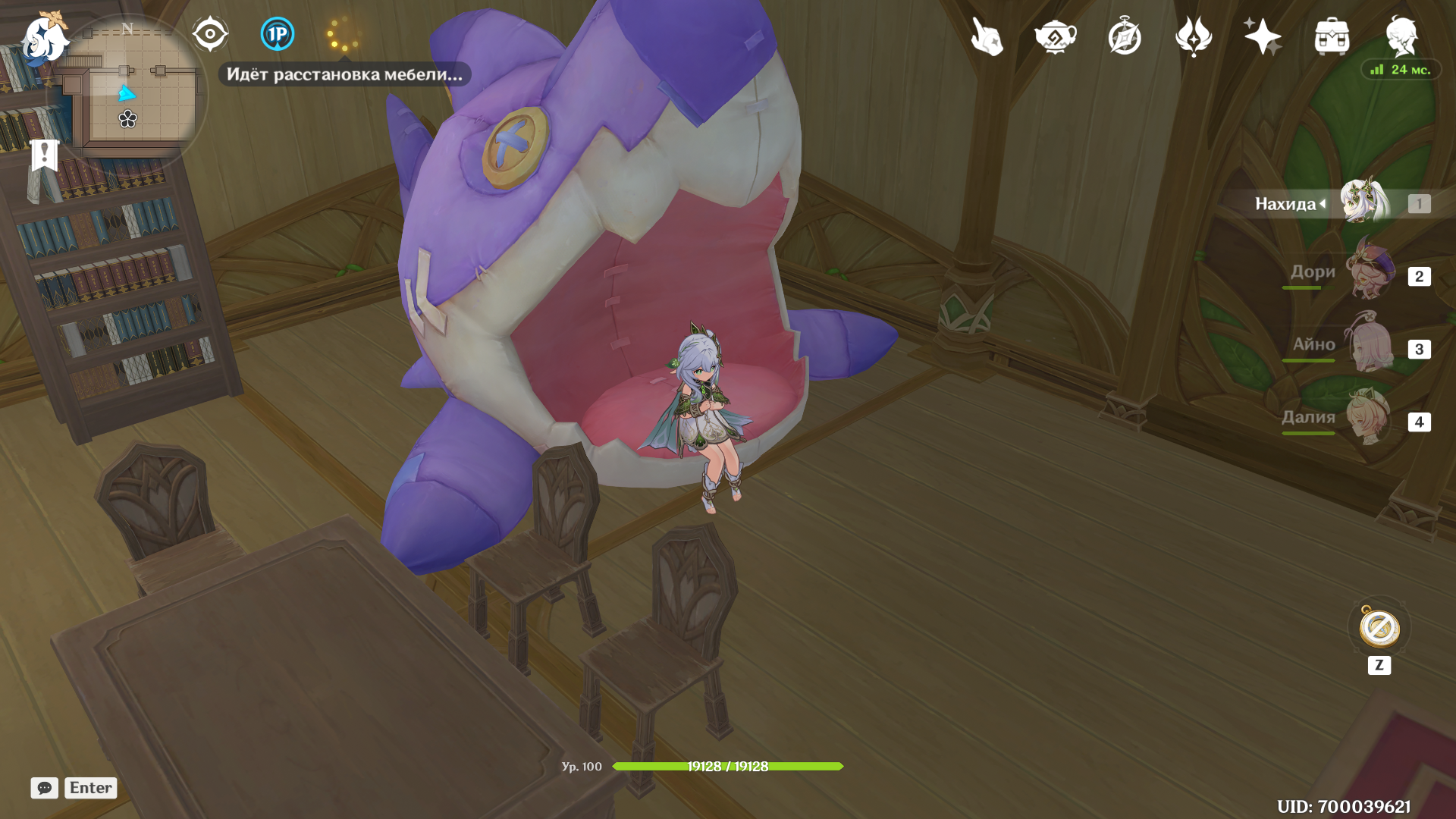1456x819 pixels.
Task: Open the compass adventurer handbook
Action: [x=1124, y=36]
